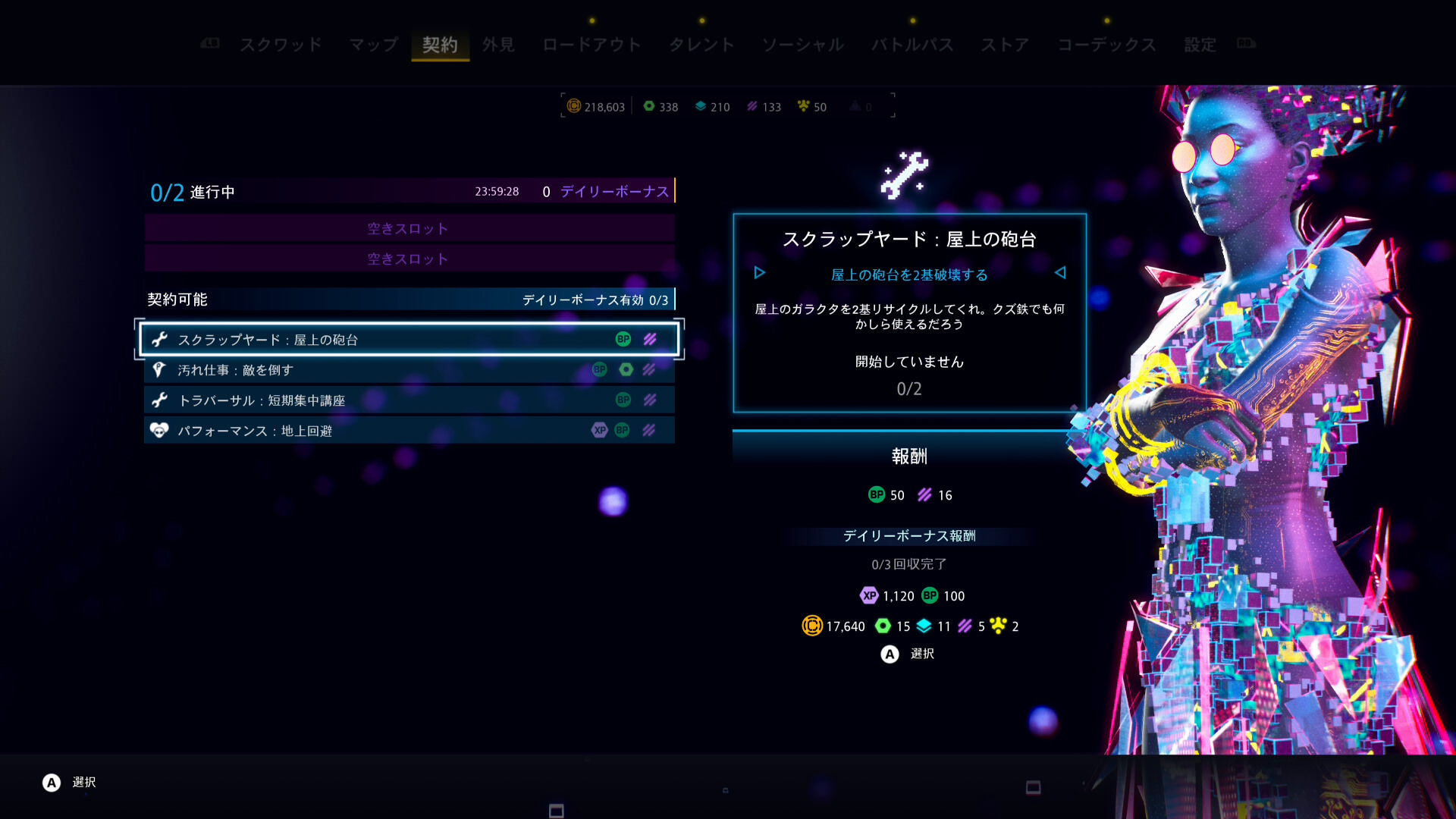Open the スクワッド tab
The height and width of the screenshot is (819, 1456).
click(281, 45)
